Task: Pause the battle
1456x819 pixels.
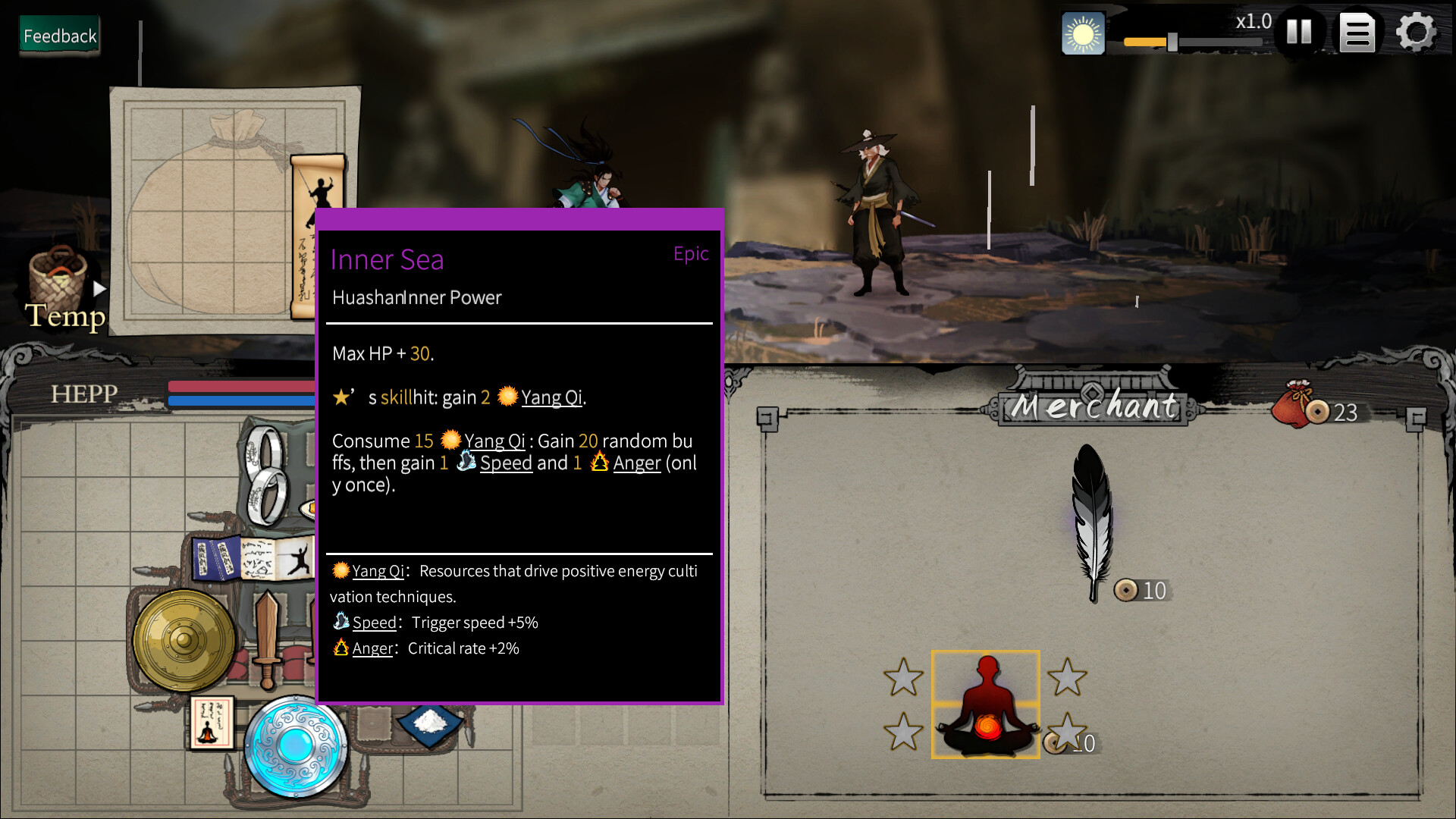Action: pyautogui.click(x=1299, y=32)
